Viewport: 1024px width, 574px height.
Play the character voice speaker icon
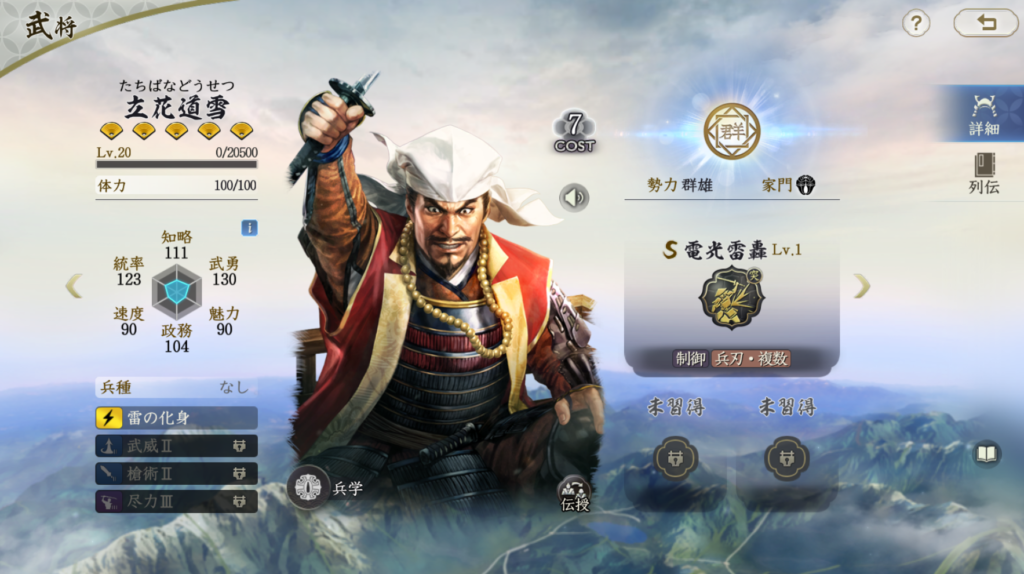tap(573, 198)
